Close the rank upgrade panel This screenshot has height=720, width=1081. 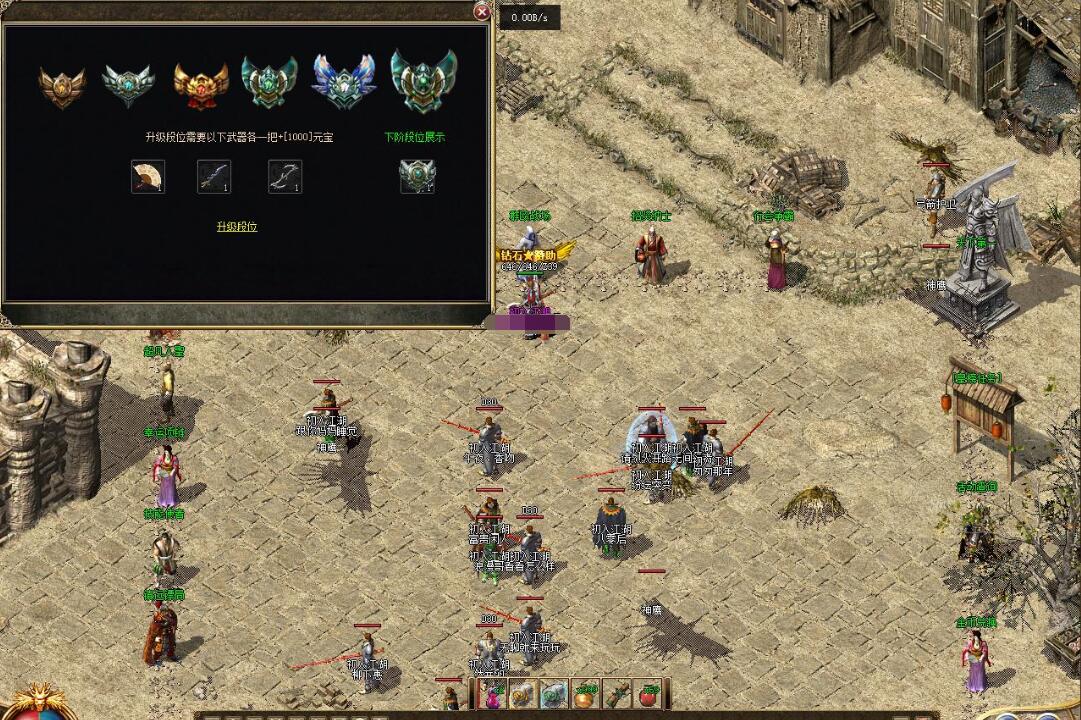click(482, 12)
